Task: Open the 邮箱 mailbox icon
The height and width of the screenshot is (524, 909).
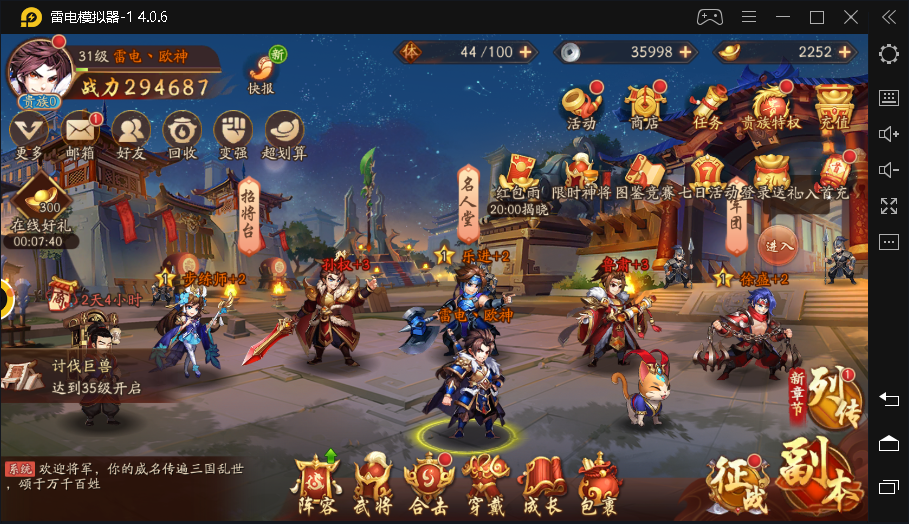Action: 80,132
